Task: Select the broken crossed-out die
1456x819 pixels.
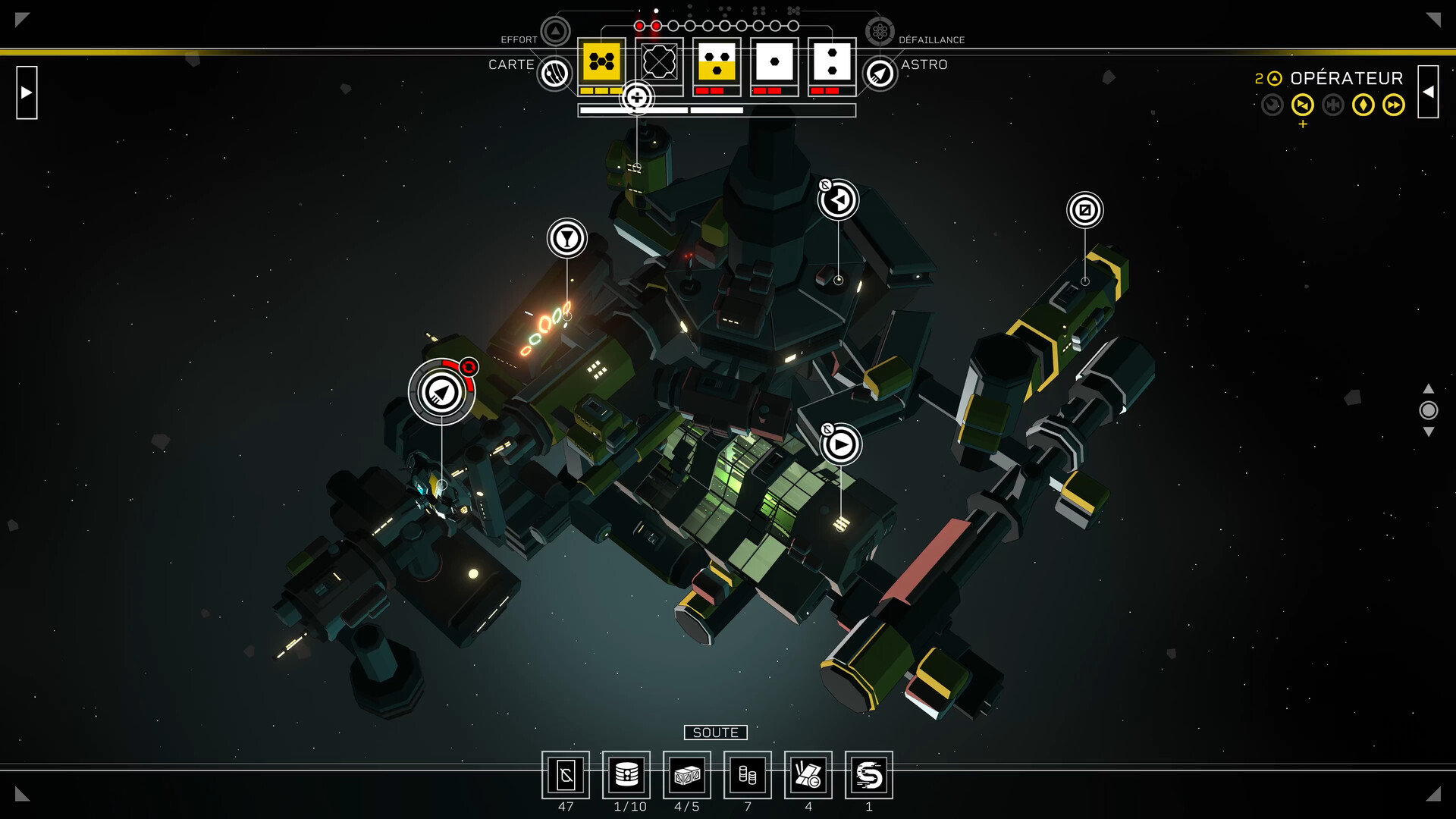Action: point(659,62)
